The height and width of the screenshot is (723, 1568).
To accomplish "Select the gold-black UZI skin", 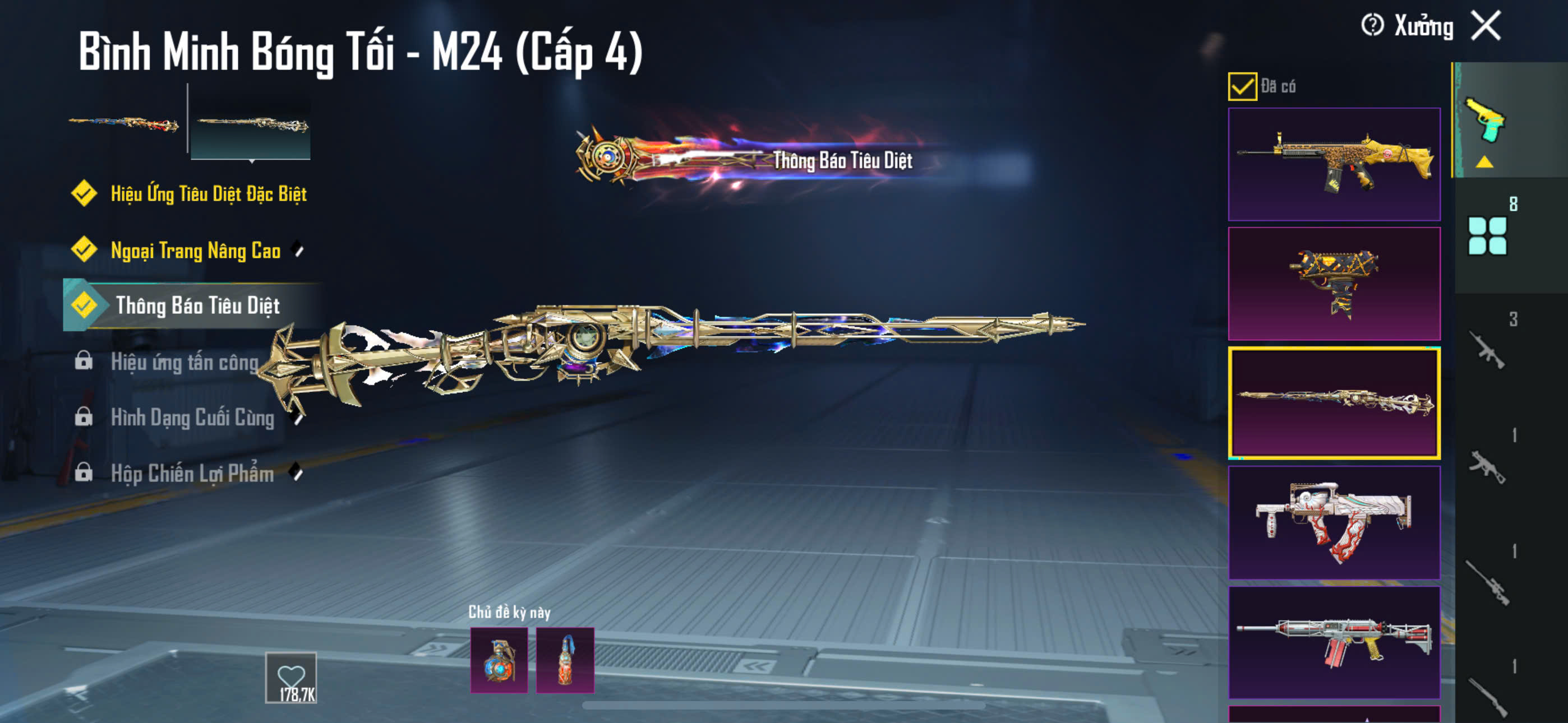I will [1334, 284].
